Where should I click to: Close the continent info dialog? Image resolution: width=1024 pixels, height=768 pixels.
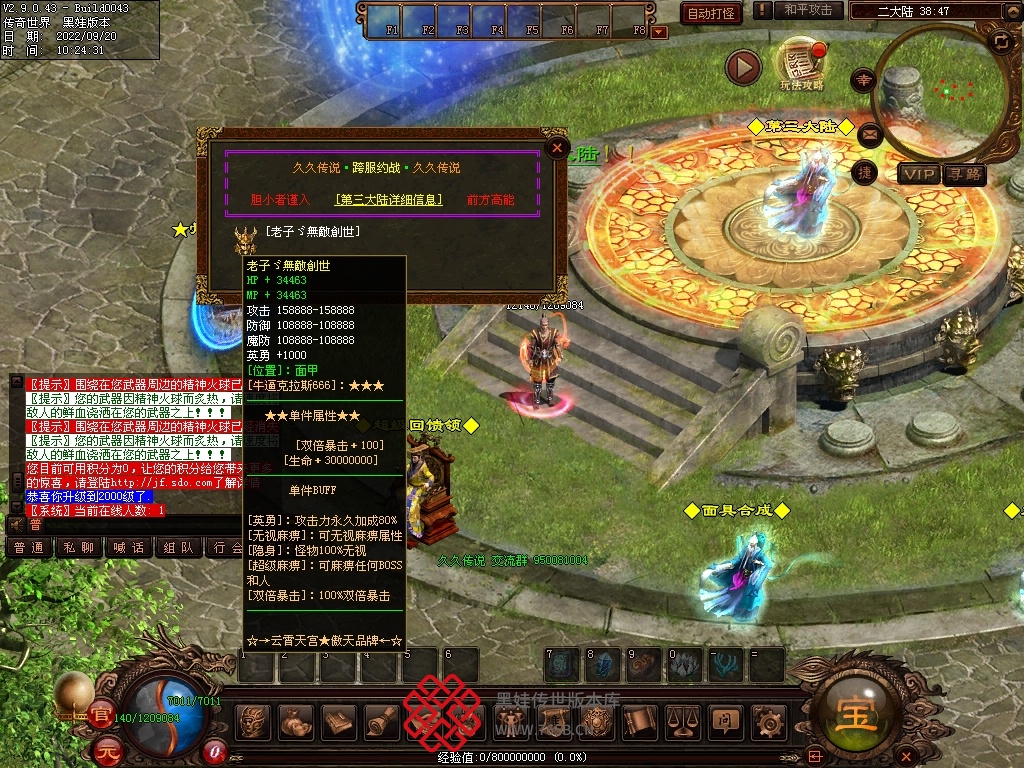(557, 148)
